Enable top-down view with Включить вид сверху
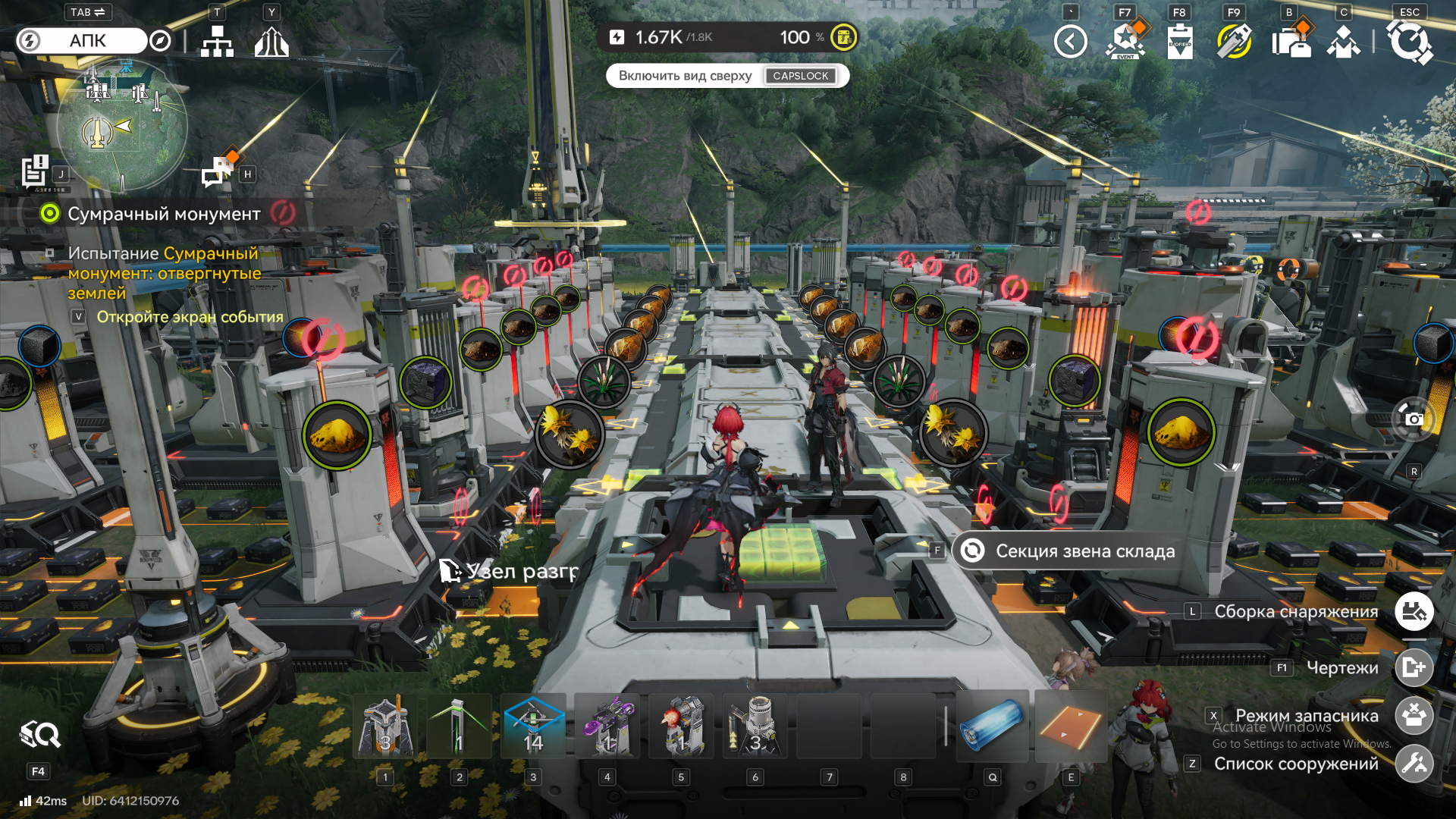Screen dimensions: 1456x819 pyautogui.click(x=726, y=76)
